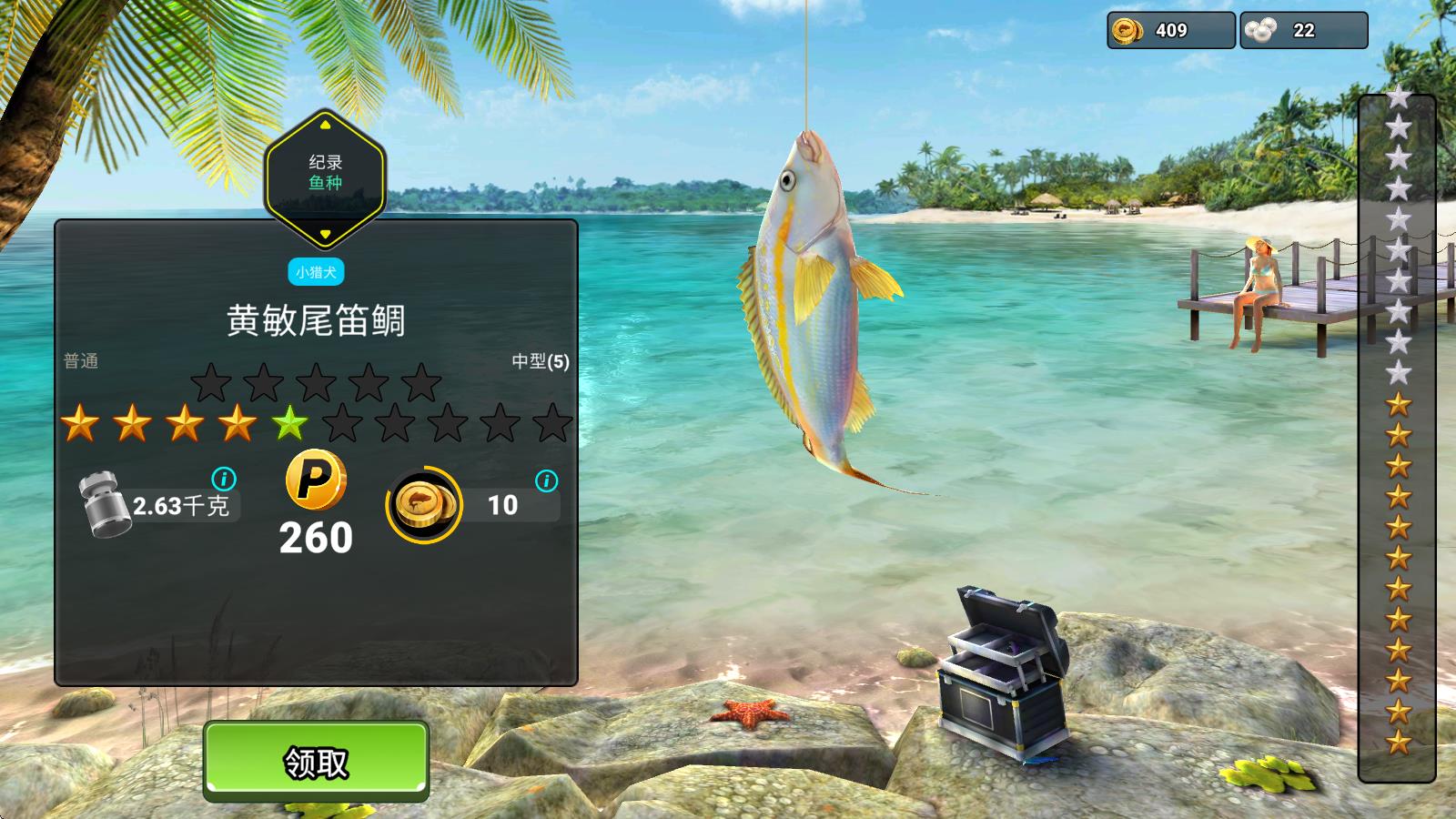
Task: Select the 小猎犬 blue tag
Action: (316, 272)
